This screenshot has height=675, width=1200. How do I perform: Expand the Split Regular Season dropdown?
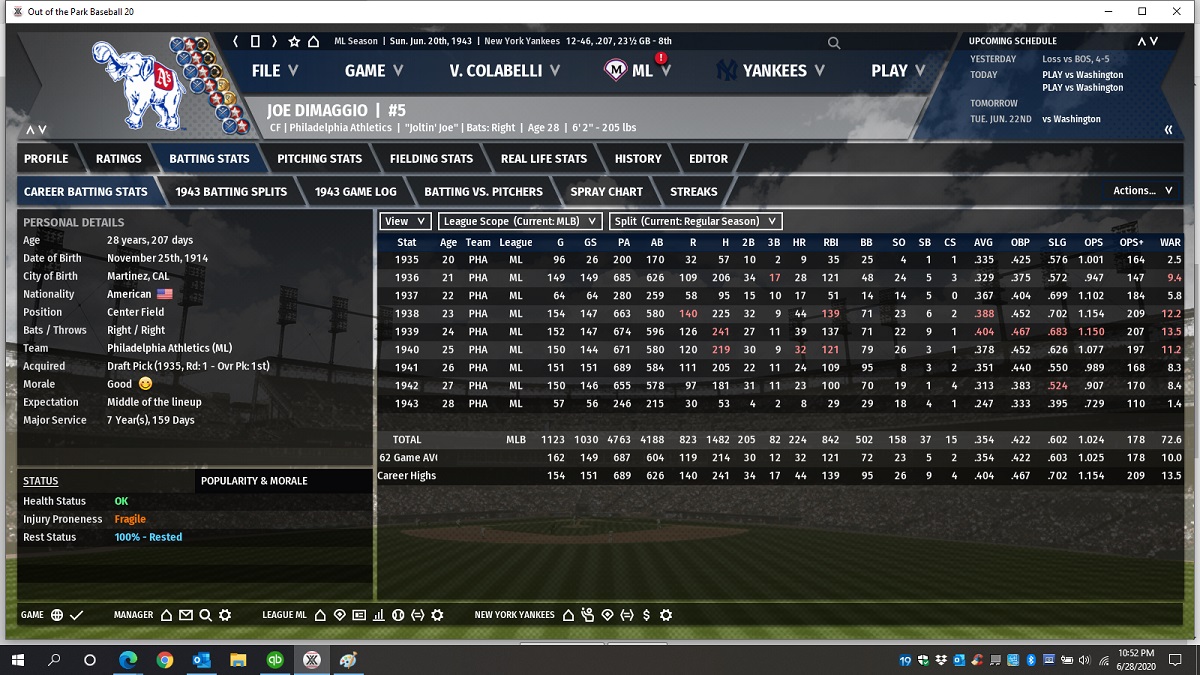[694, 221]
